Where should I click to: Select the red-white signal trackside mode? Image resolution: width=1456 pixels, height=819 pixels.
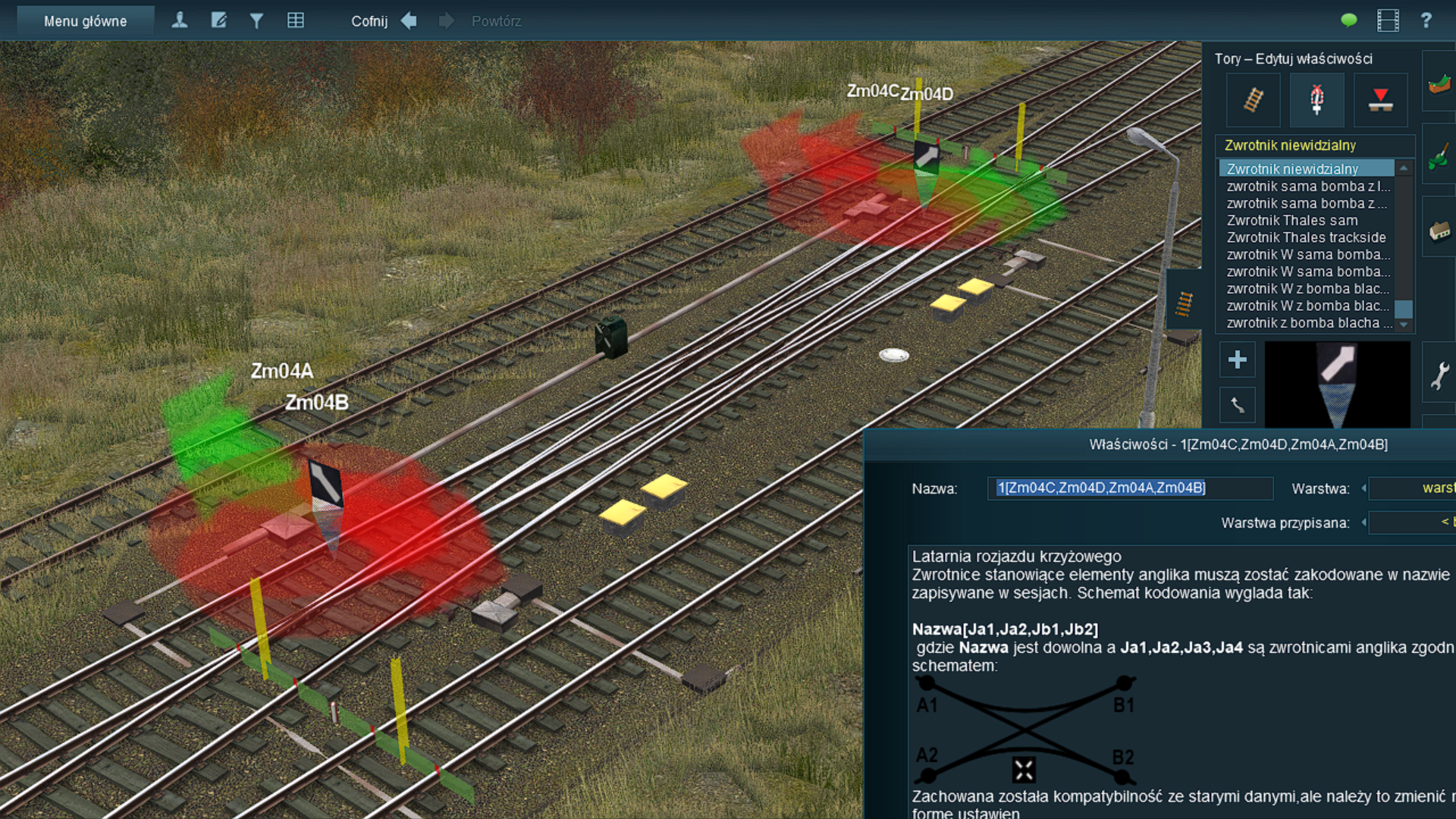point(1317,100)
